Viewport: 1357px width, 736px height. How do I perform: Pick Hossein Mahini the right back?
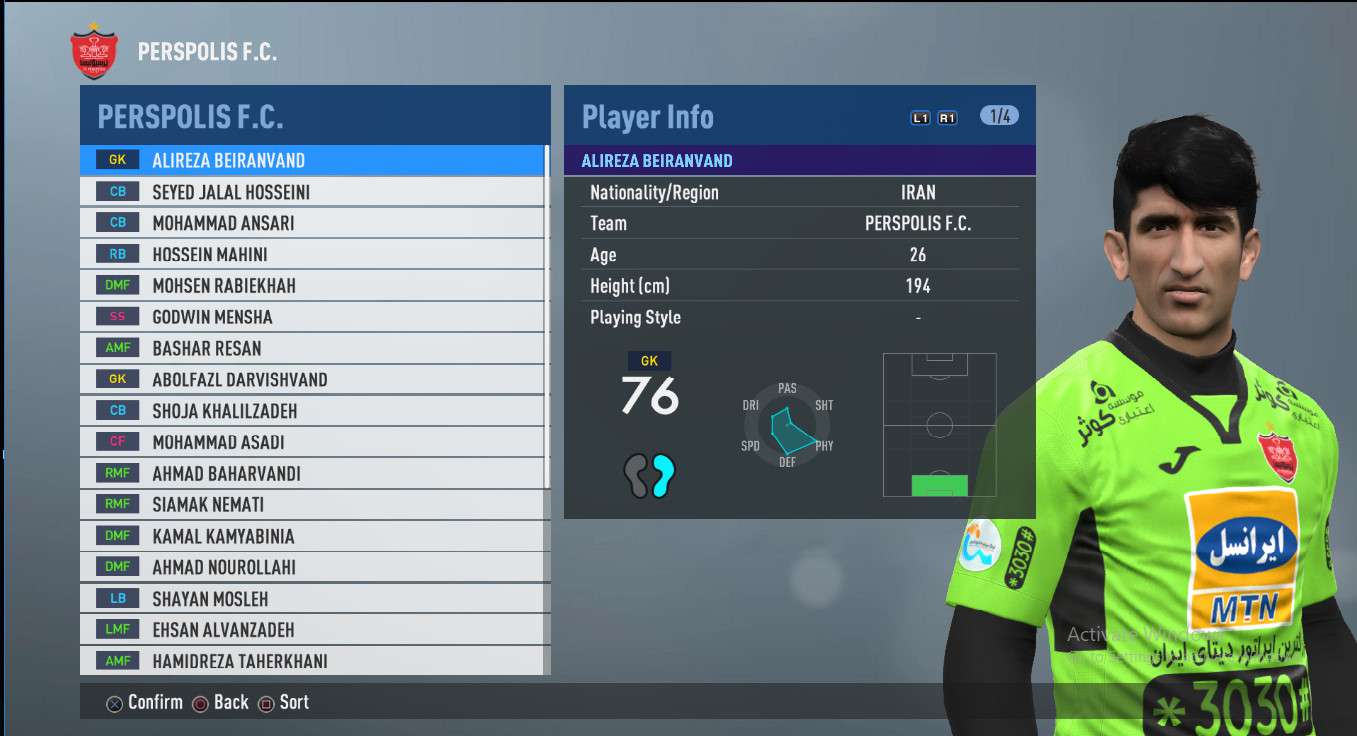tap(313, 254)
